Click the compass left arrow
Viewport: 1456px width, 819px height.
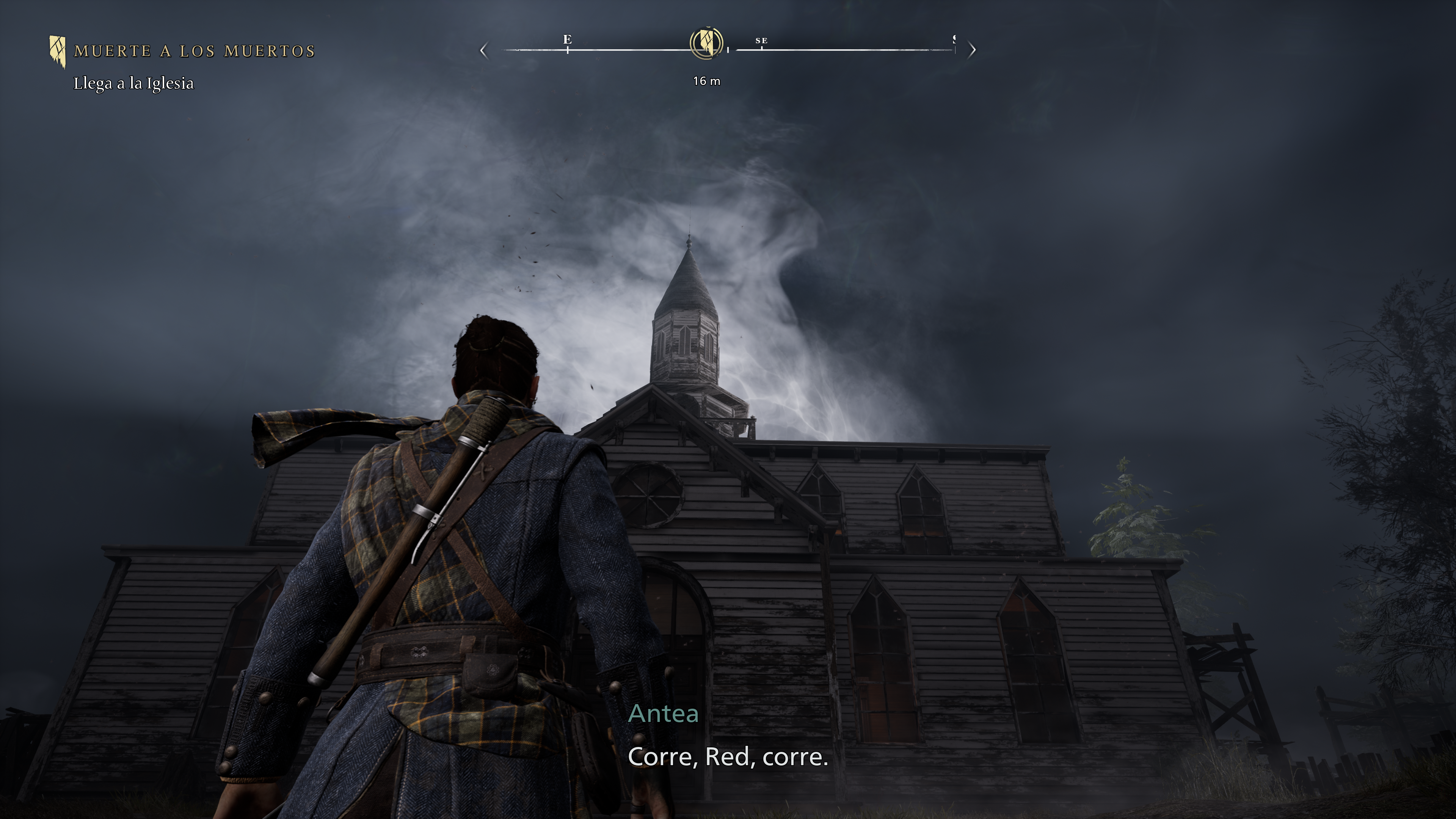(x=483, y=50)
